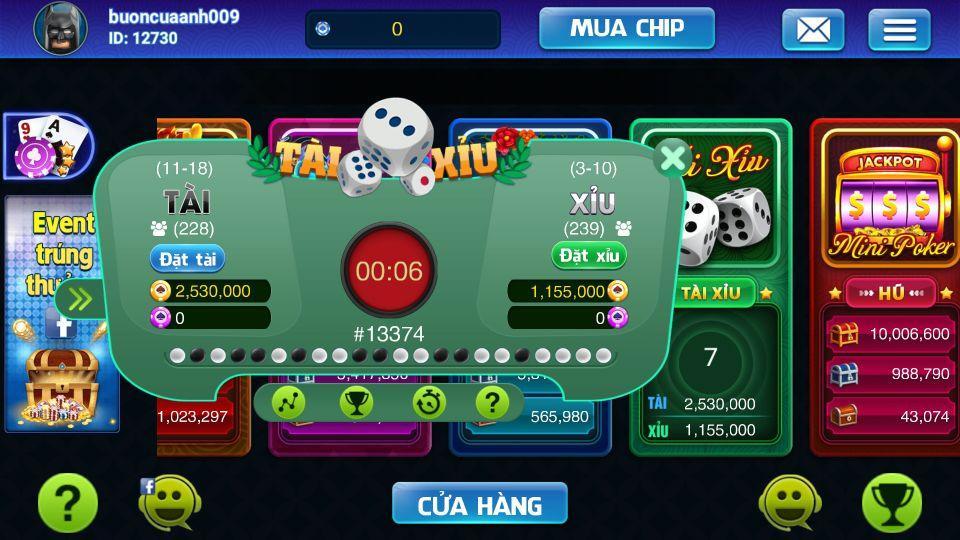Image resolution: width=960 pixels, height=540 pixels.
Task: Open the CỬA HÀNG shop
Action: point(479,504)
